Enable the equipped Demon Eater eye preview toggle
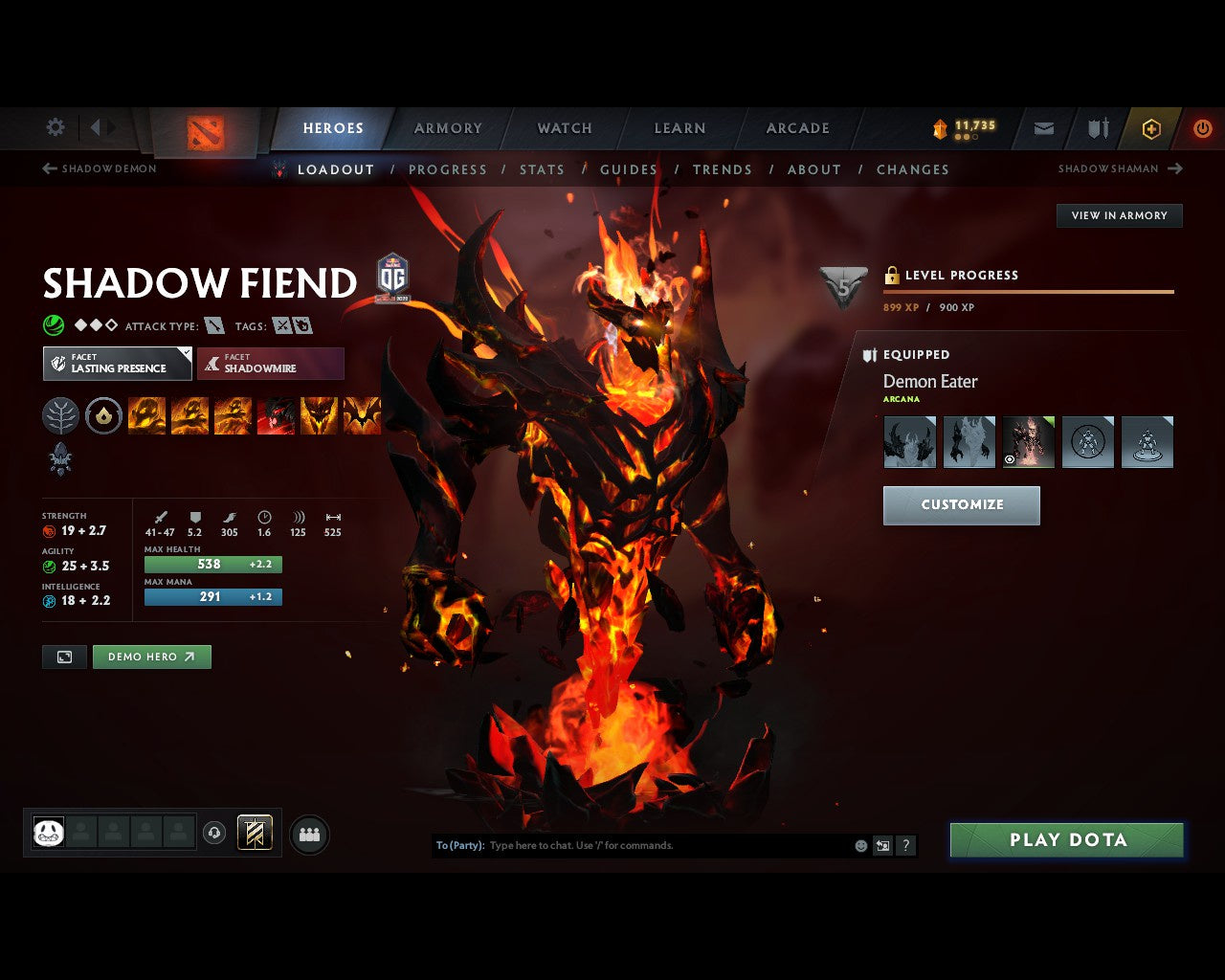 click(1010, 459)
